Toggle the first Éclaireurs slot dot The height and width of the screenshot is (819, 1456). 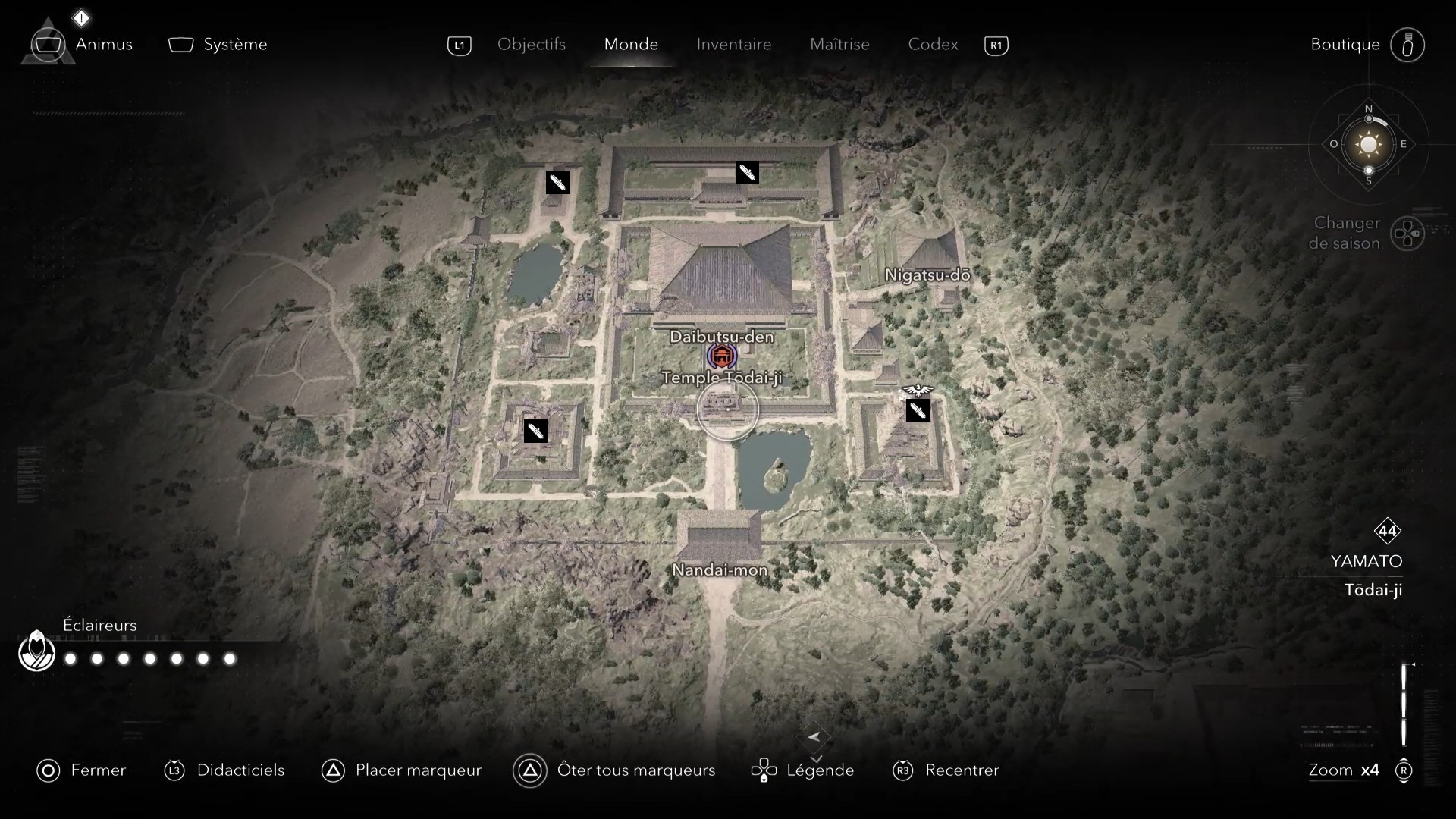pos(70,660)
